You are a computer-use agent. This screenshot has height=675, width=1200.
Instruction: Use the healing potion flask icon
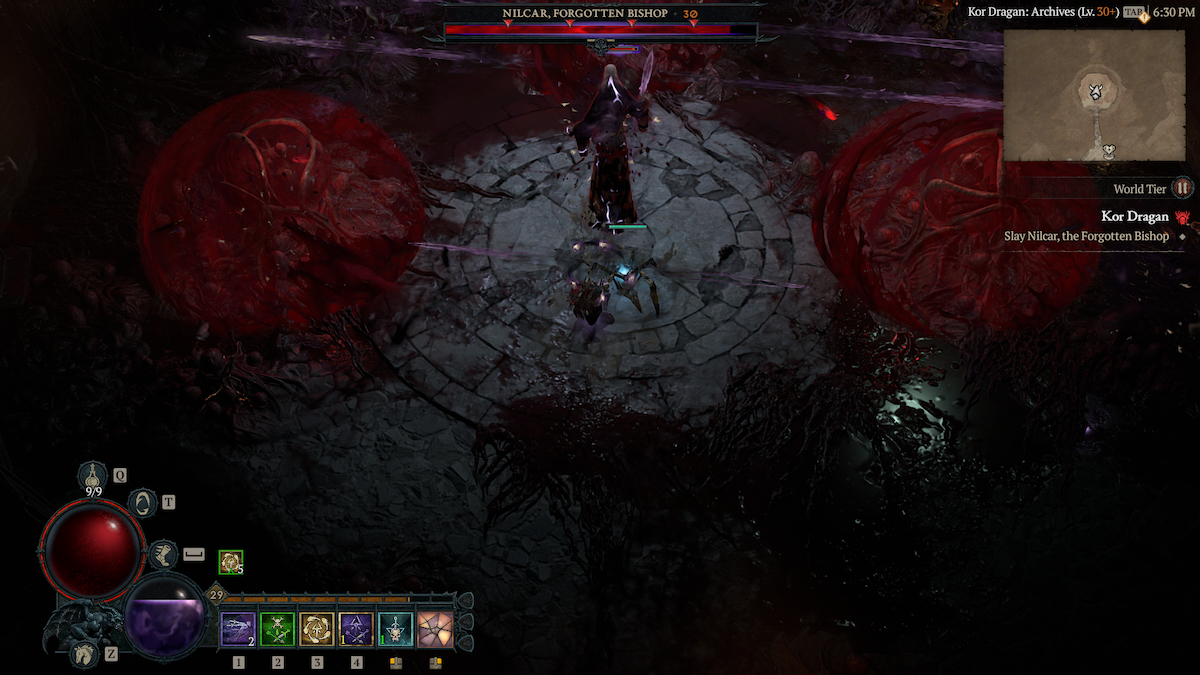click(x=94, y=474)
